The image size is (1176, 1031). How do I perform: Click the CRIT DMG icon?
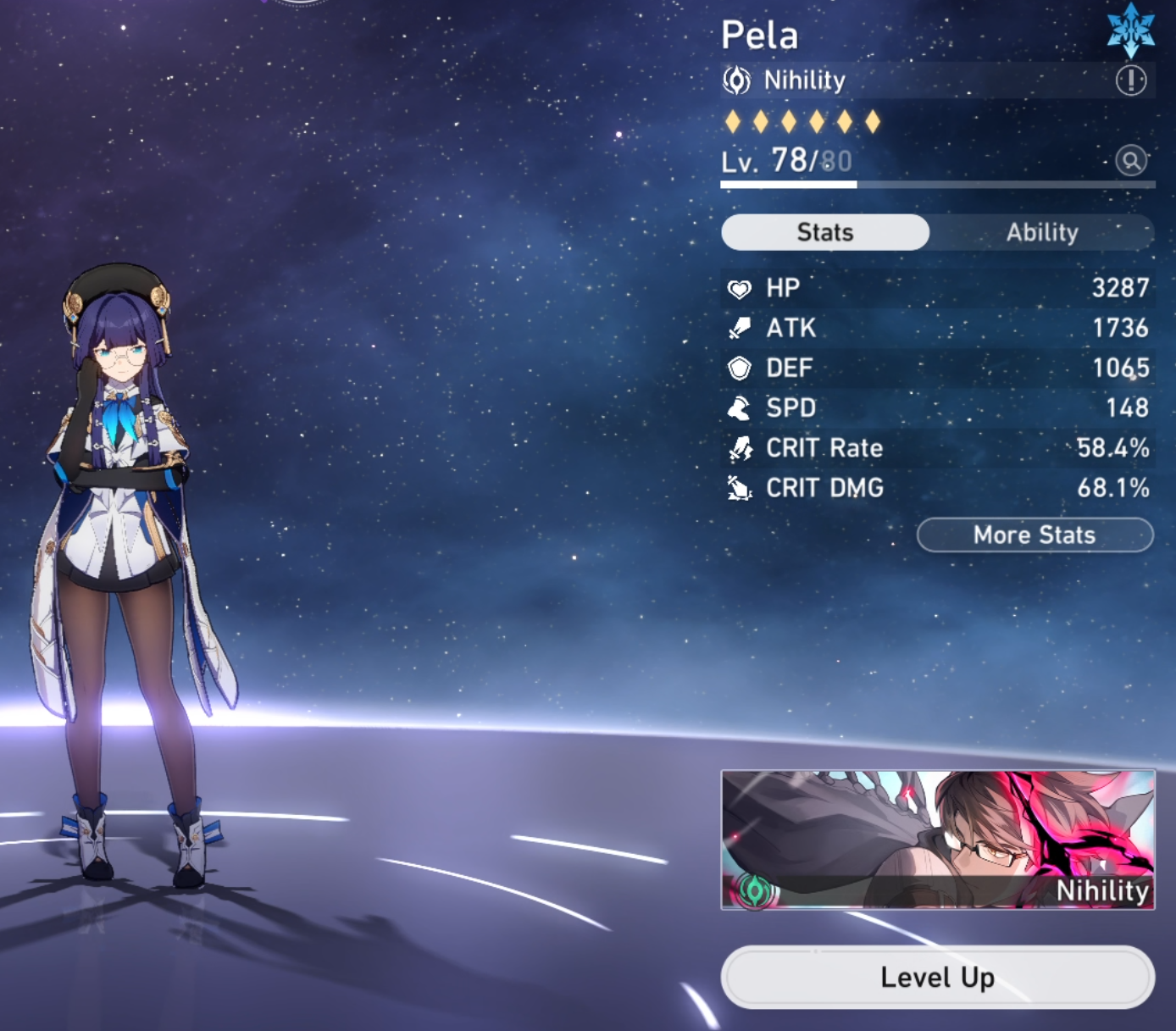[739, 489]
